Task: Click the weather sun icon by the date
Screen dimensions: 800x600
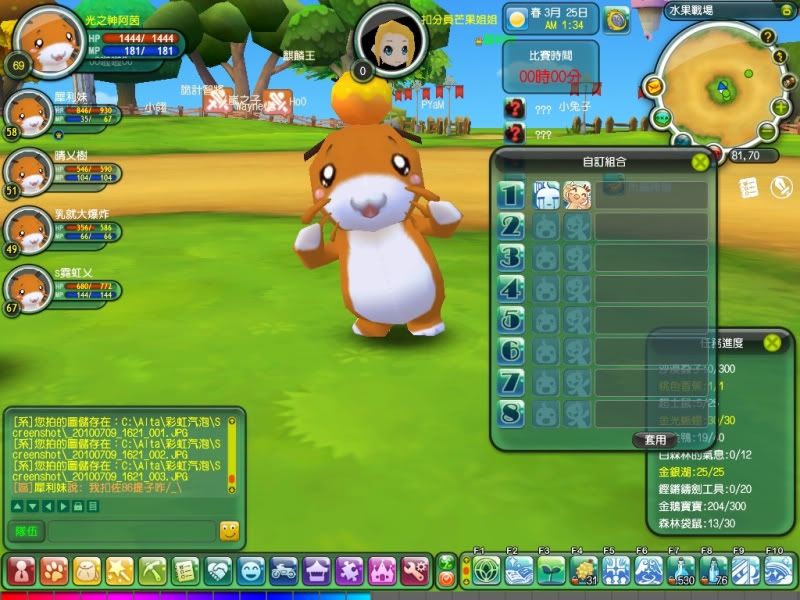Action: click(x=518, y=18)
